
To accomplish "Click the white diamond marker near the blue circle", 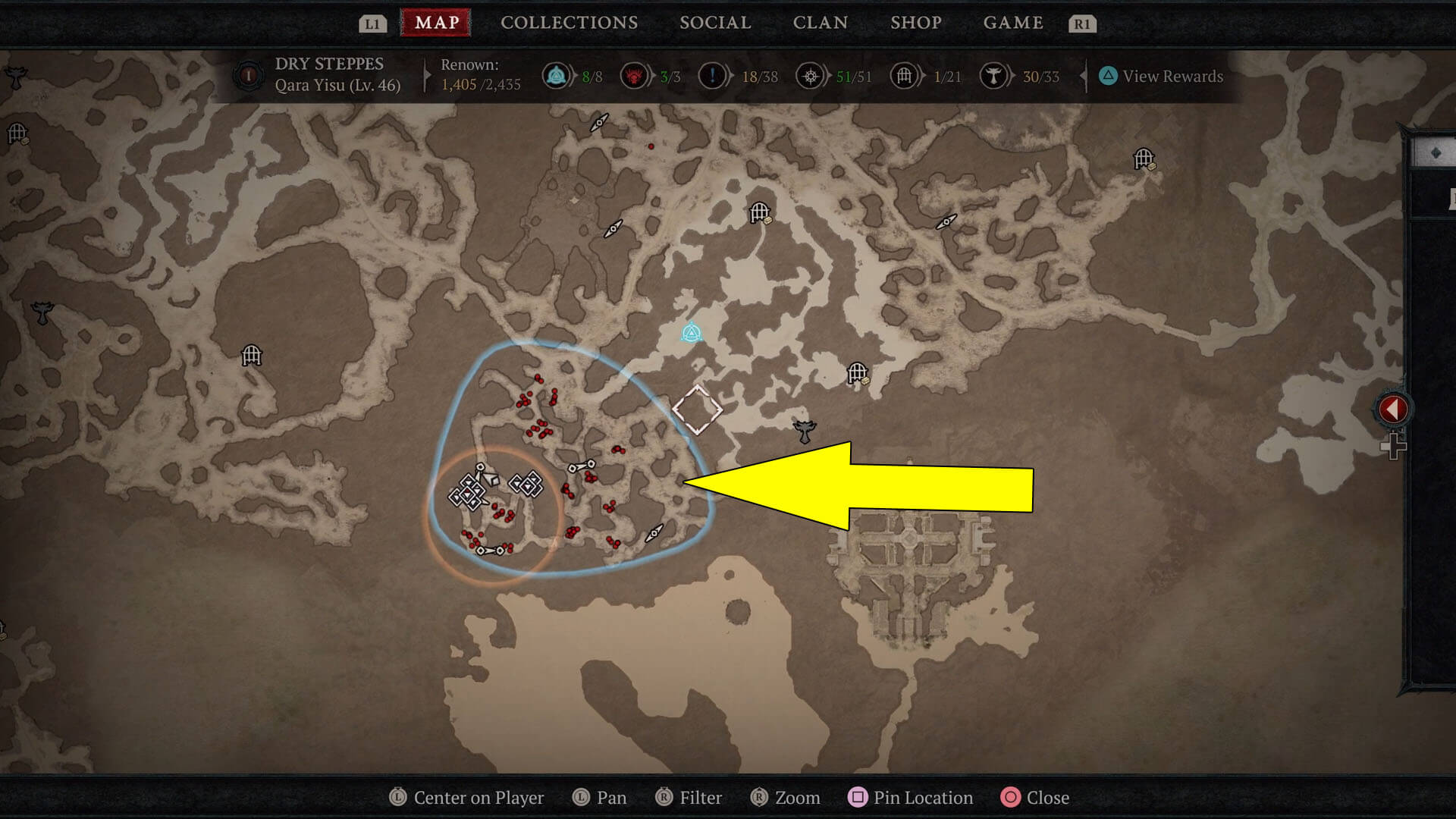I will 698,410.
